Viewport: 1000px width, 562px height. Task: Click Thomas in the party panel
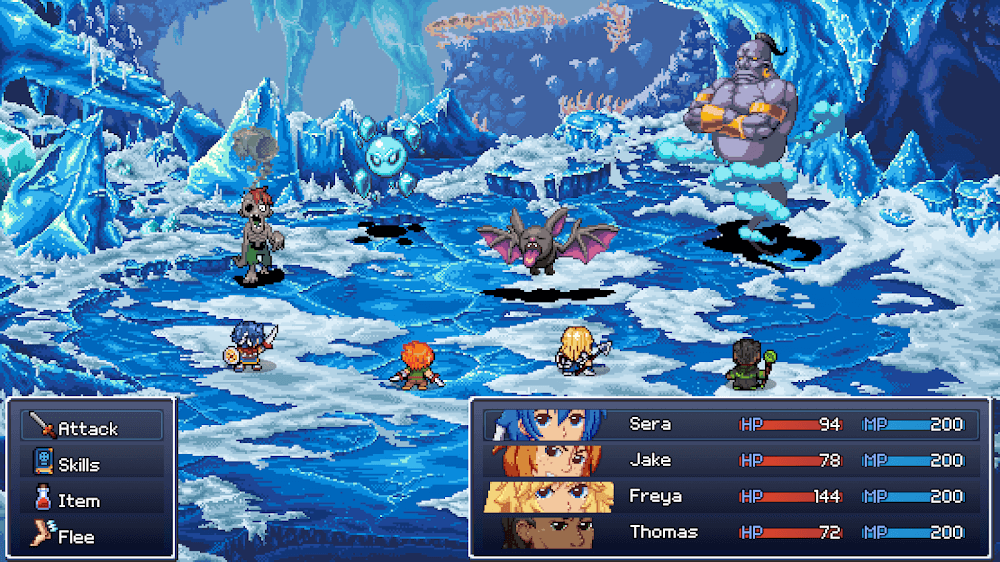pos(728,532)
